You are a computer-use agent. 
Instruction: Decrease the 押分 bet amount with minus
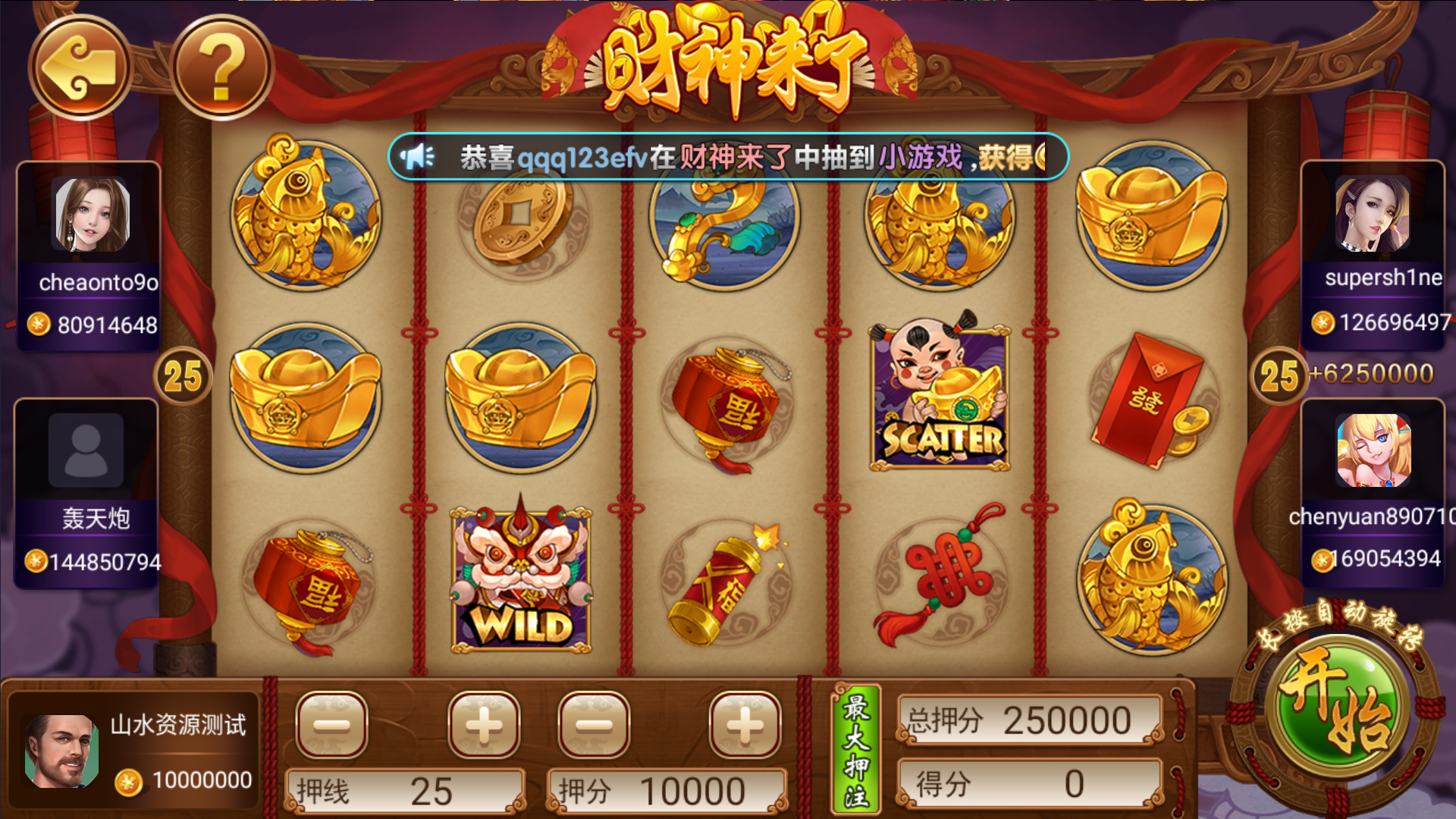[x=594, y=724]
